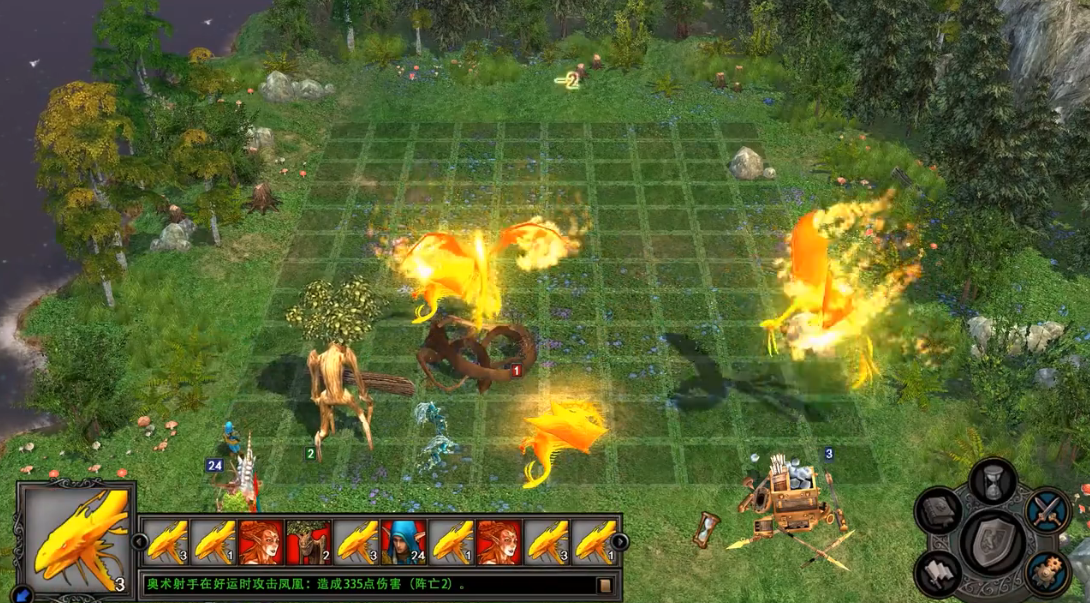Select the blue-hooded archer portrait numbered 24
This screenshot has width=1090, height=603.
(x=404, y=542)
